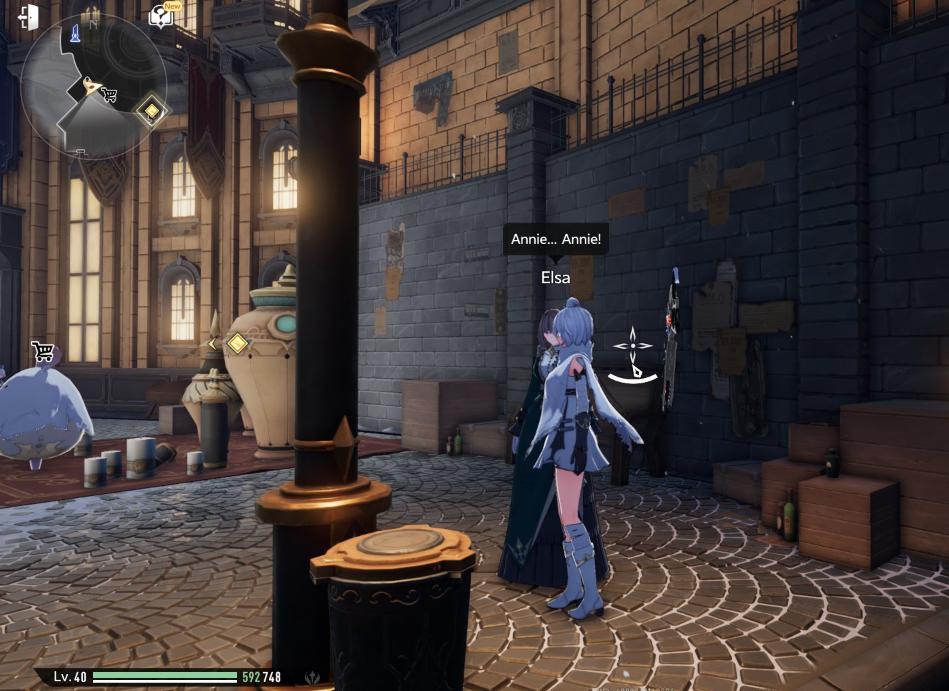
Task: Open the circular minimap
Action: tap(93, 85)
